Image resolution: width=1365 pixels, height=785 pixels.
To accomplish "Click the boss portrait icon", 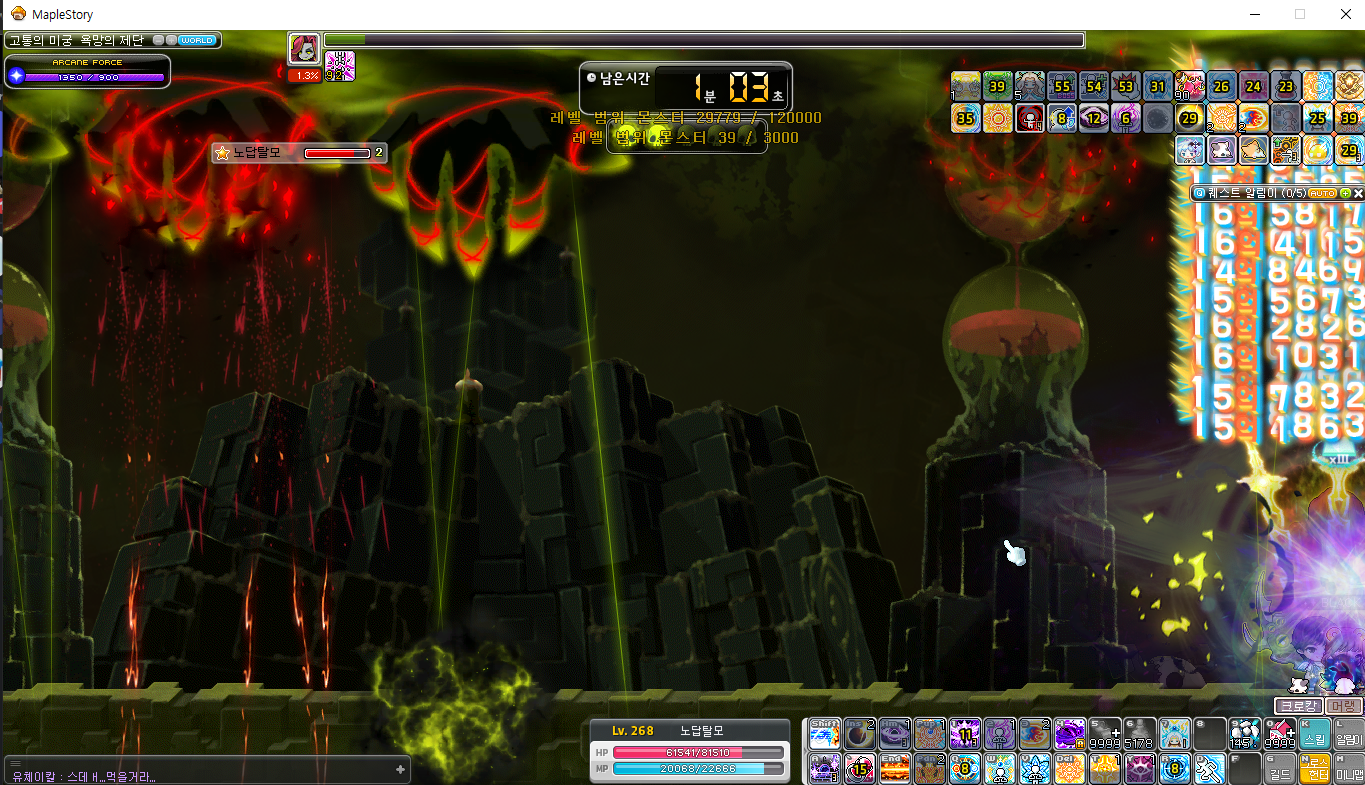I will pyautogui.click(x=303, y=49).
